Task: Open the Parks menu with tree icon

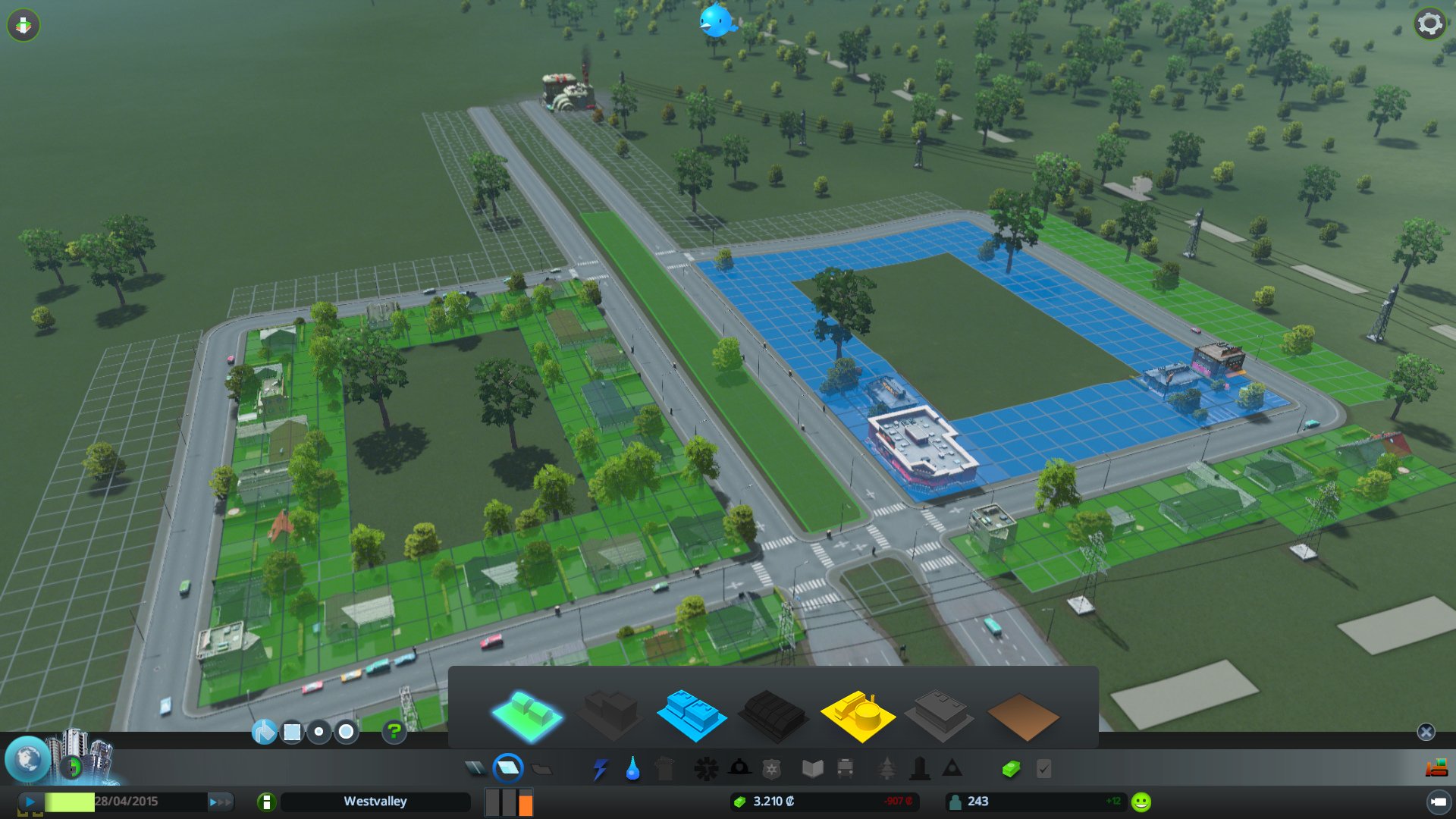Action: point(887,768)
